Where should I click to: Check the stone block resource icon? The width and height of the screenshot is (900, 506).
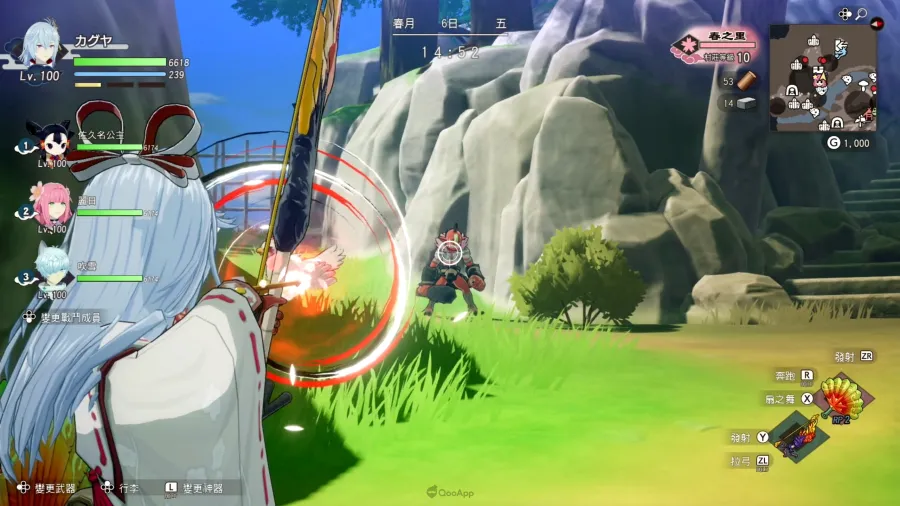pyautogui.click(x=747, y=104)
